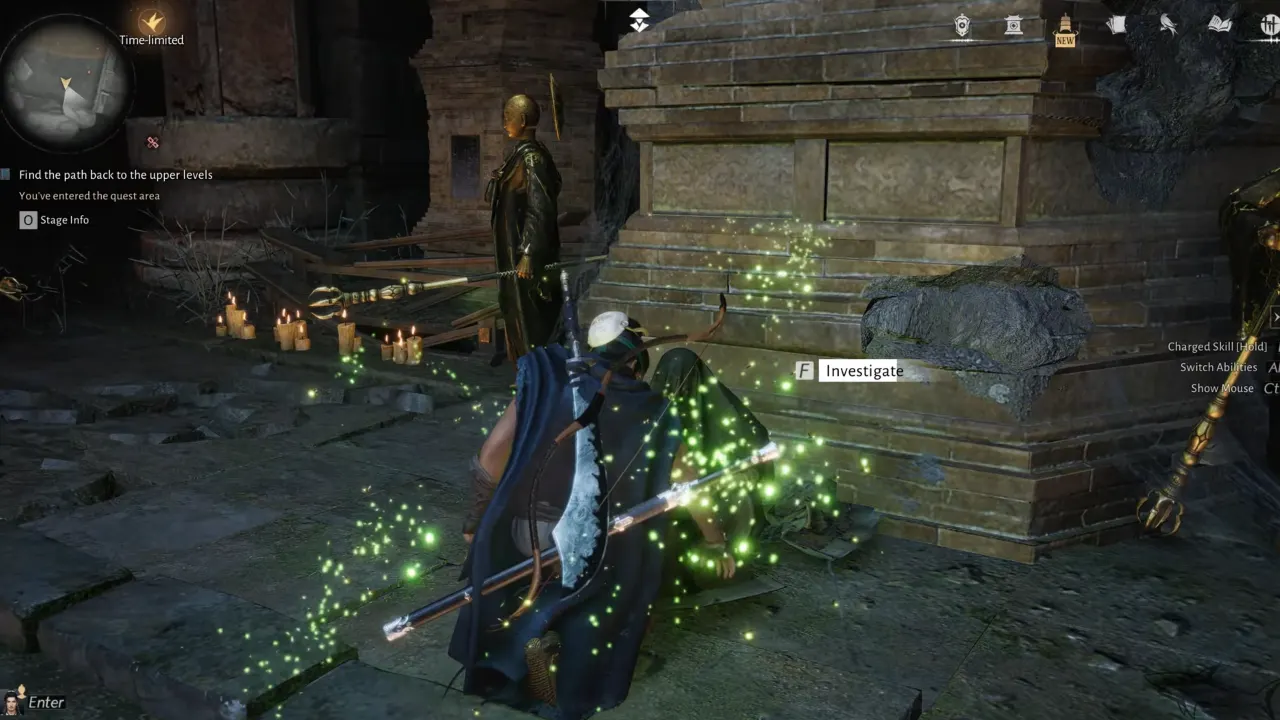Open the Time-limited event icon

click(x=152, y=22)
